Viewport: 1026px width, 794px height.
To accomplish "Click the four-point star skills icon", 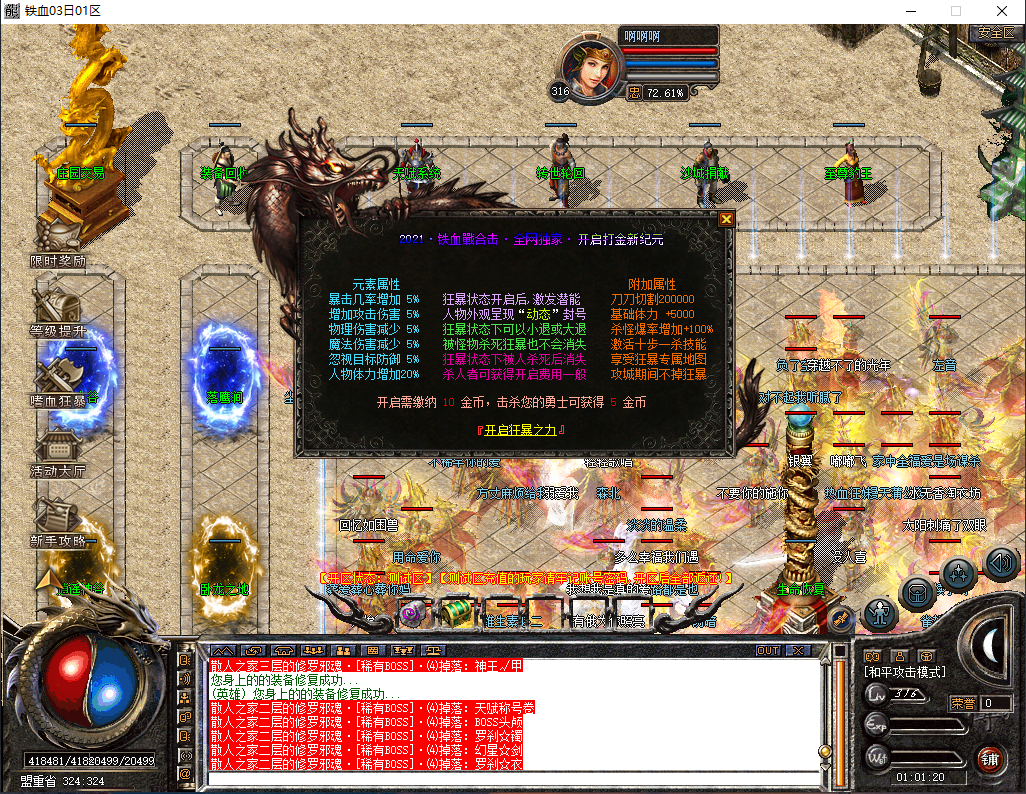I will click(x=959, y=573).
